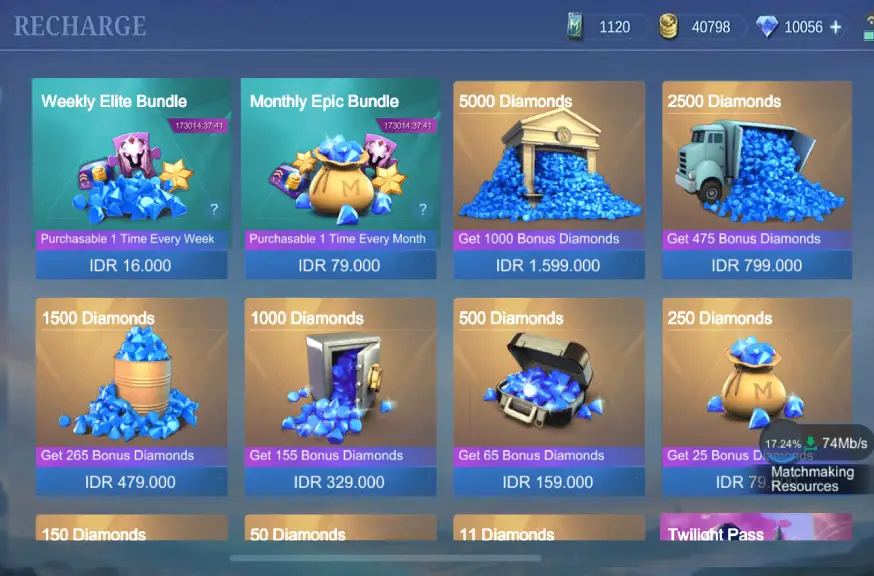Choose the 2500 Diamonds pack

[x=756, y=265]
